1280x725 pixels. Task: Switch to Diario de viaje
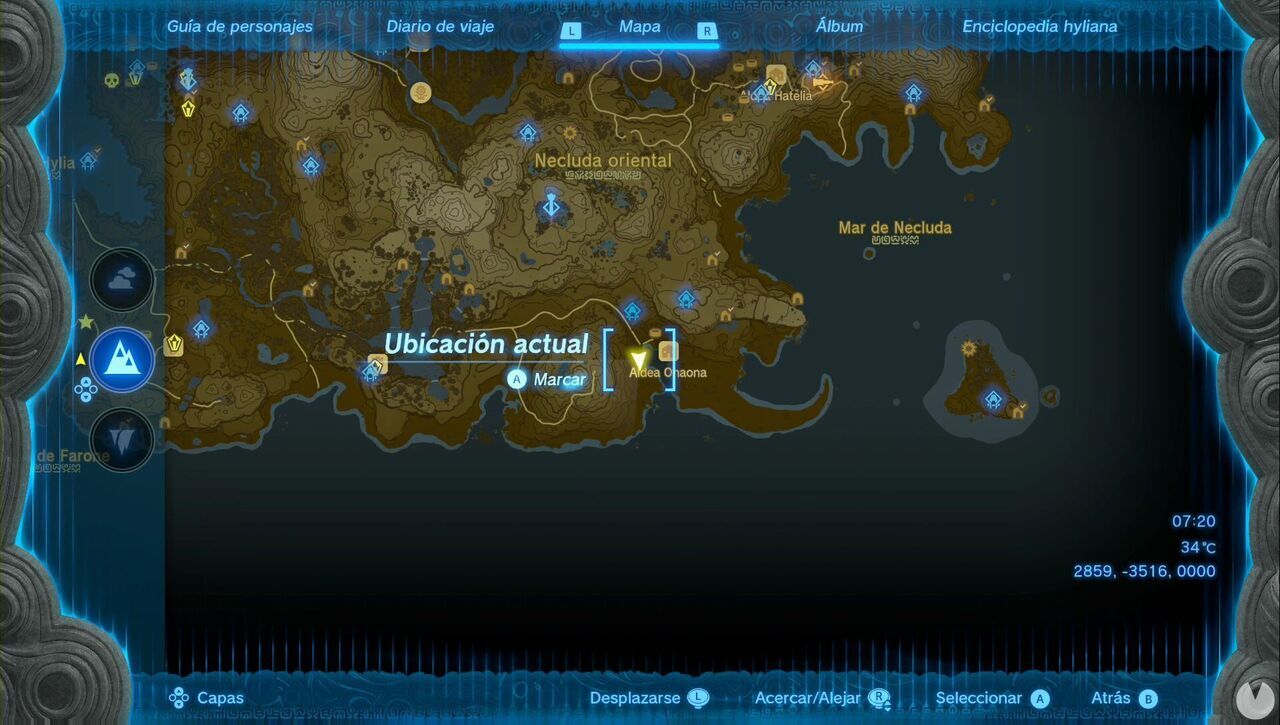[x=440, y=26]
